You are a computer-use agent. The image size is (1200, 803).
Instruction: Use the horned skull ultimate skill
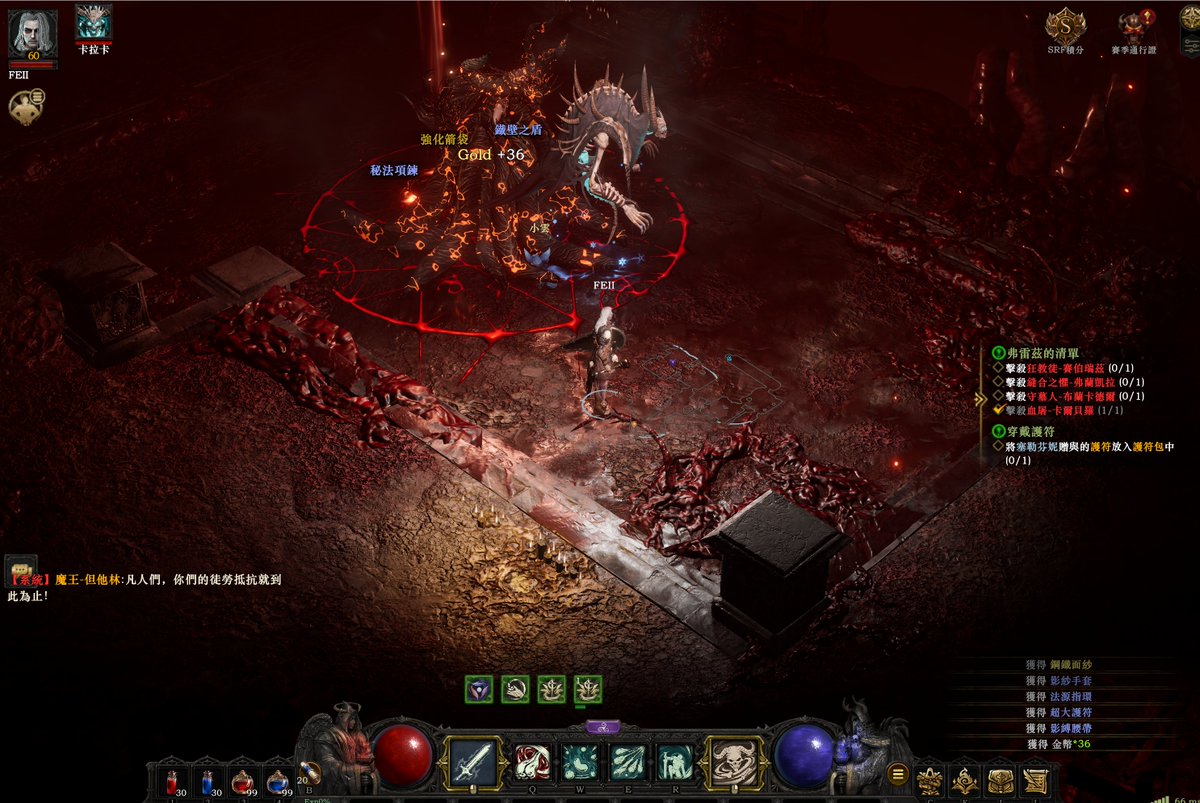(735, 763)
